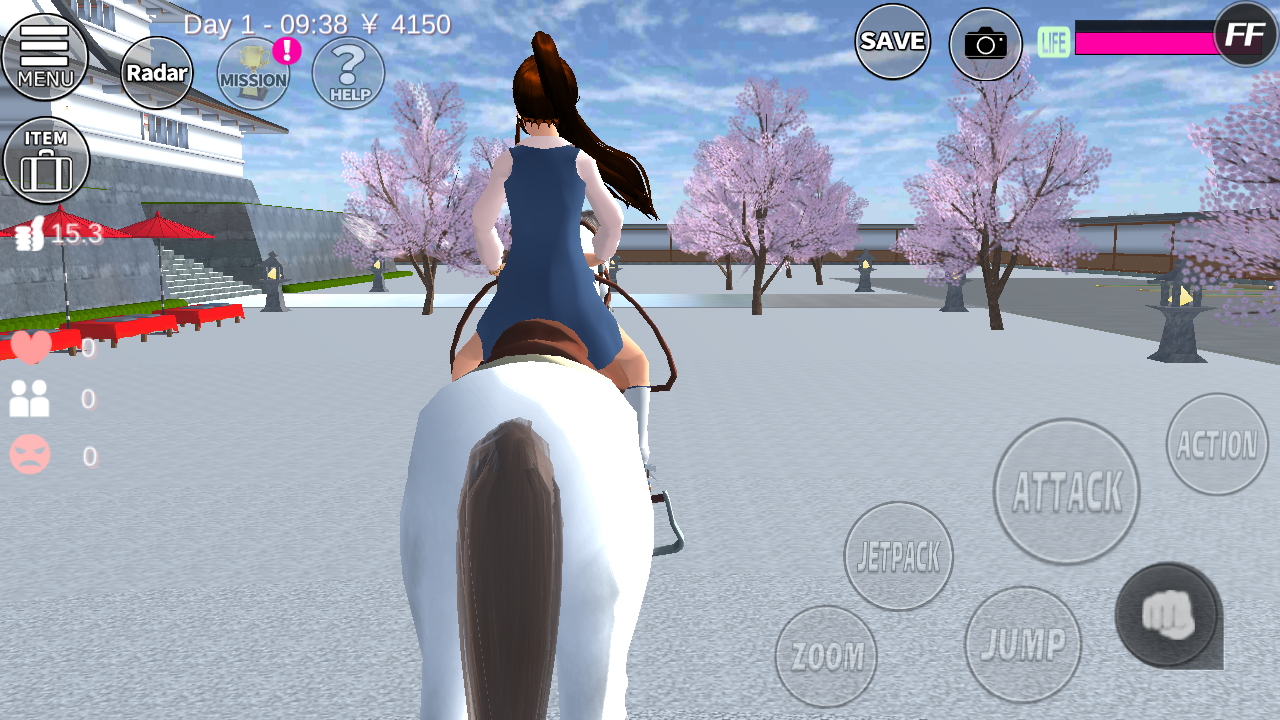Tap the SAVE button

892,41
